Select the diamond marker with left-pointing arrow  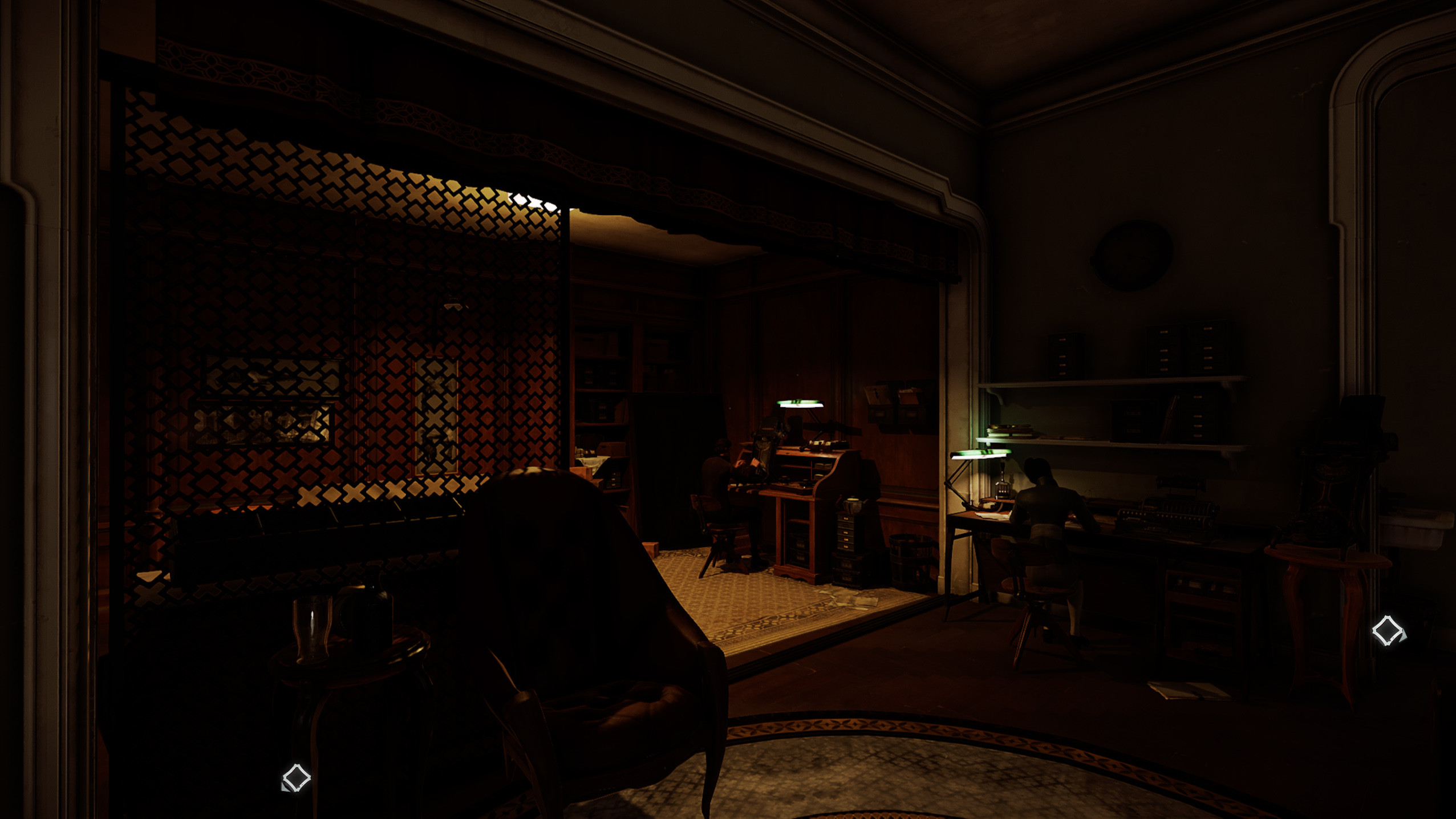[x=295, y=778]
